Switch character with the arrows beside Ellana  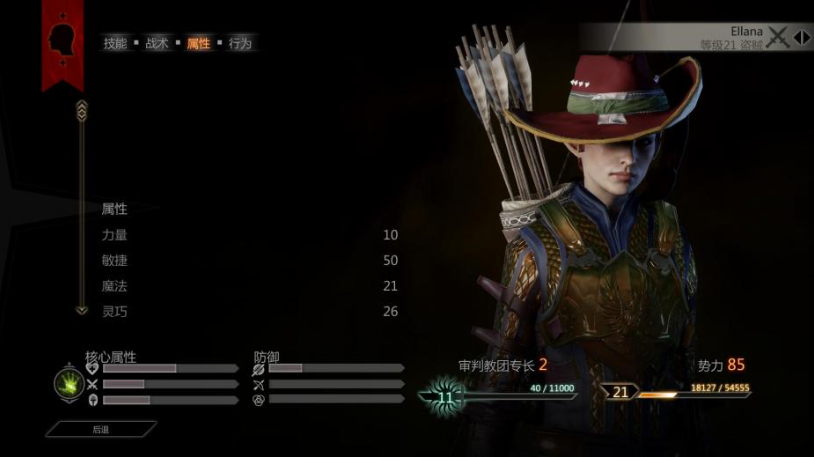click(801, 38)
